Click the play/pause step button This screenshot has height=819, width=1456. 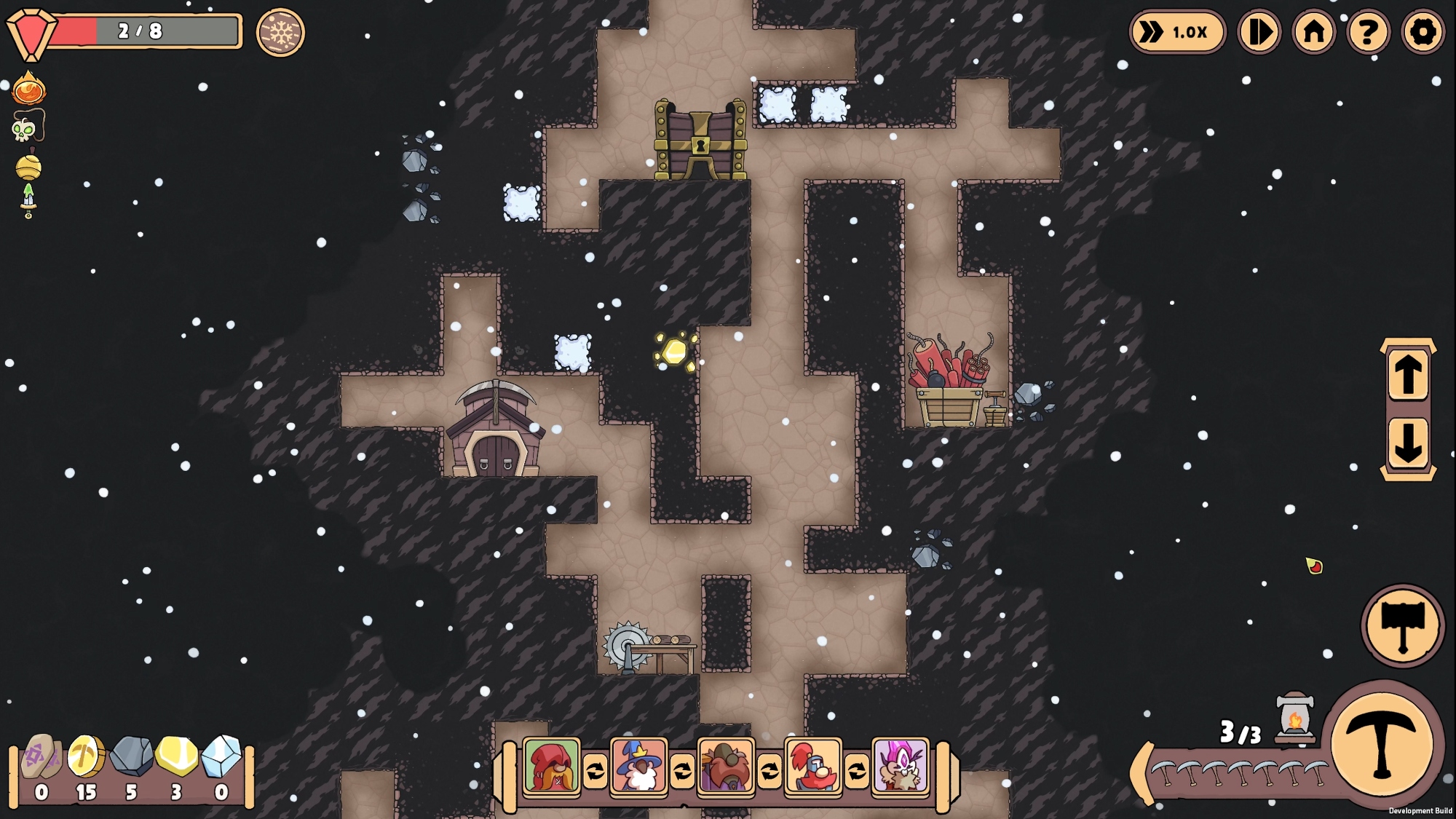click(x=1259, y=32)
